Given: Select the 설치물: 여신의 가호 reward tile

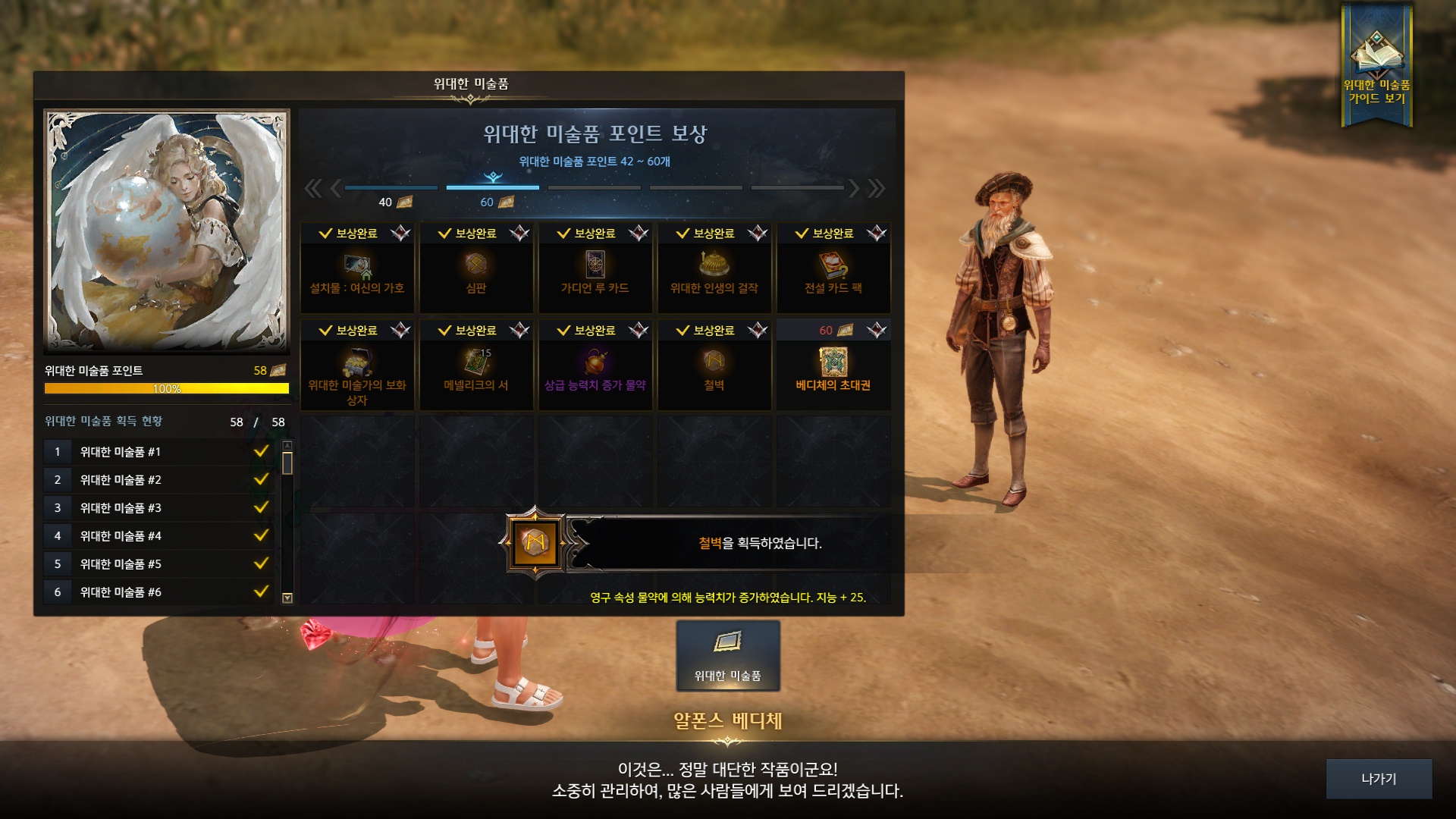Looking at the screenshot, I should coord(357,268).
